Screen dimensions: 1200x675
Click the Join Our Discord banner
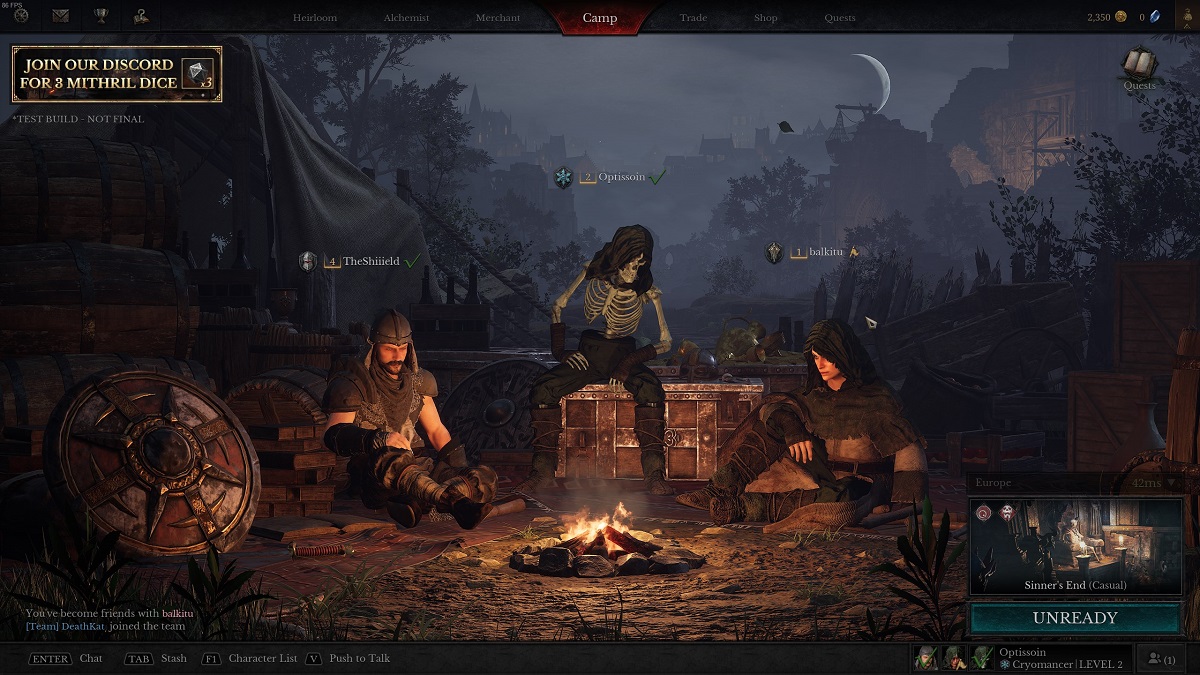pyautogui.click(x=117, y=74)
